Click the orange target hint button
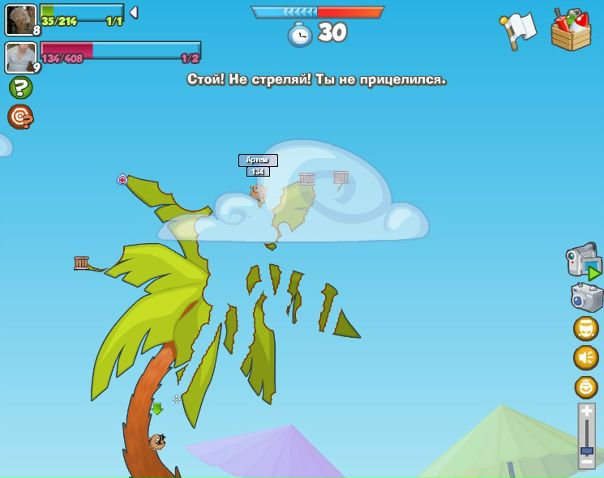Image resolution: width=604 pixels, height=478 pixels. tap(20, 117)
